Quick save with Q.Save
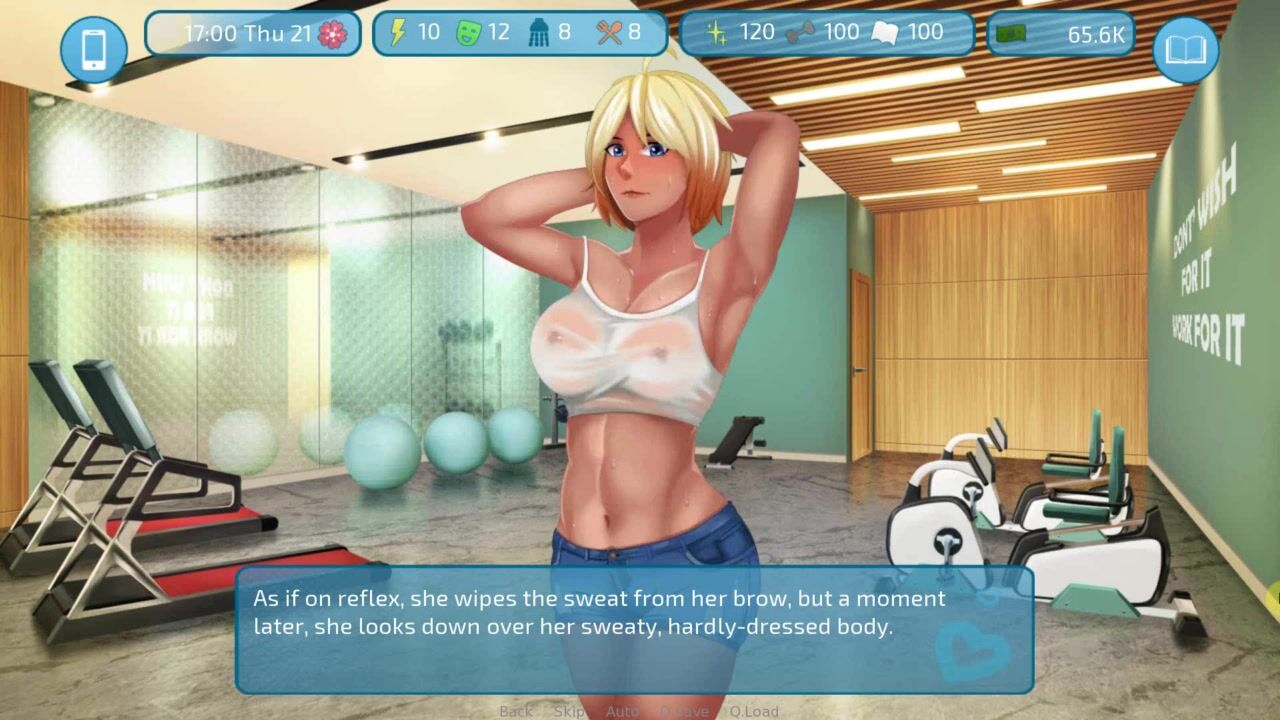This screenshot has height=720, width=1280. click(683, 711)
